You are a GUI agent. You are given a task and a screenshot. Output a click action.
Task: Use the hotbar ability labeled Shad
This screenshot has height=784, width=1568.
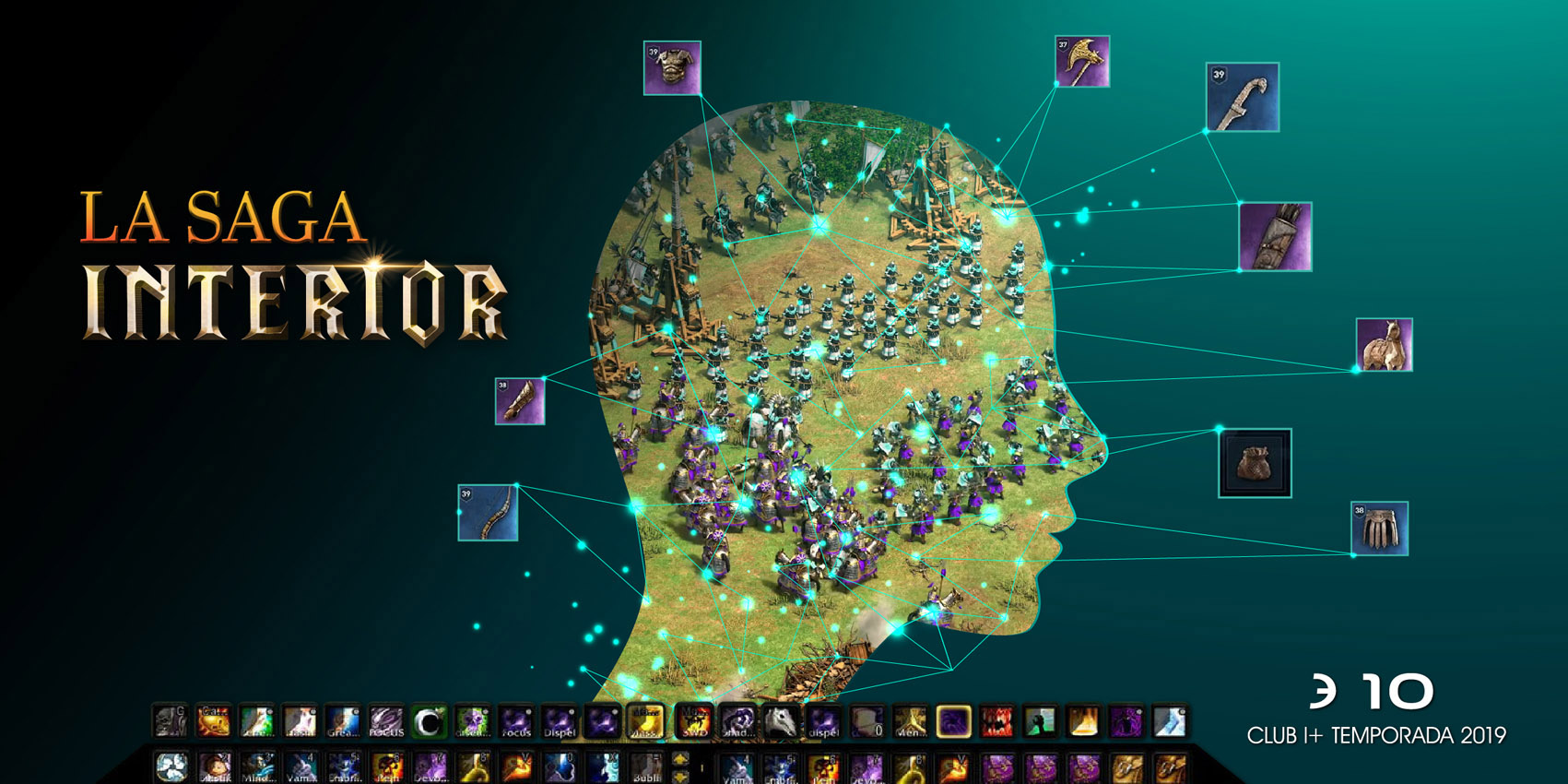tap(737, 722)
